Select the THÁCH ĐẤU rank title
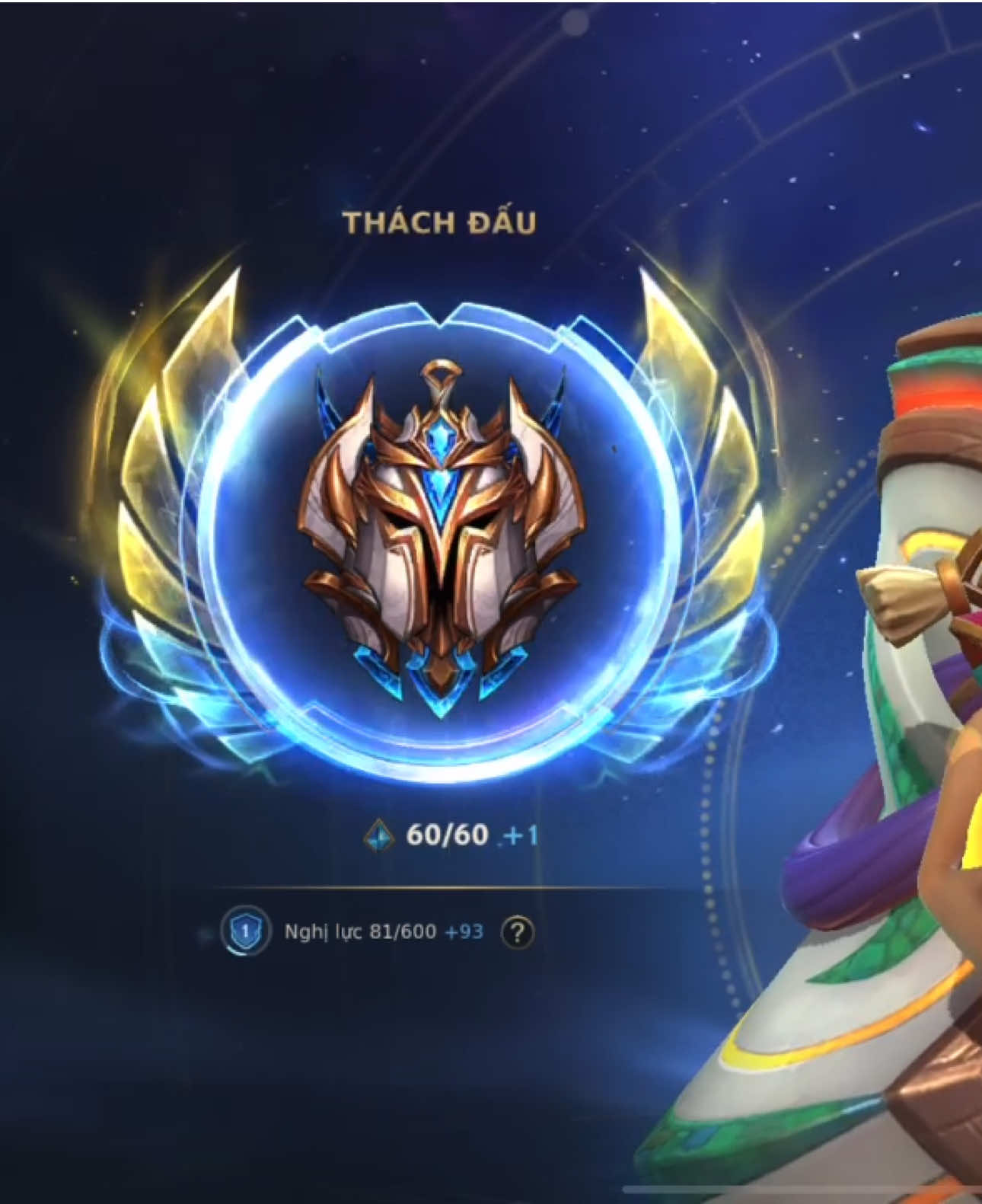Screen dimensions: 982x1204 click(442, 222)
